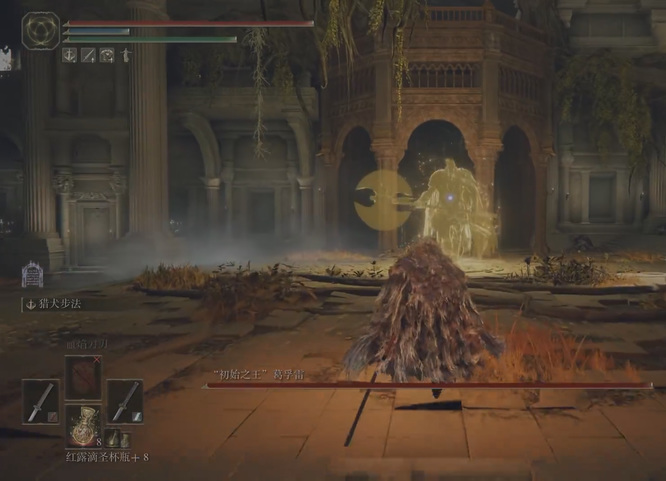Click the 猎犬步法 skill label

[x=62, y=304]
